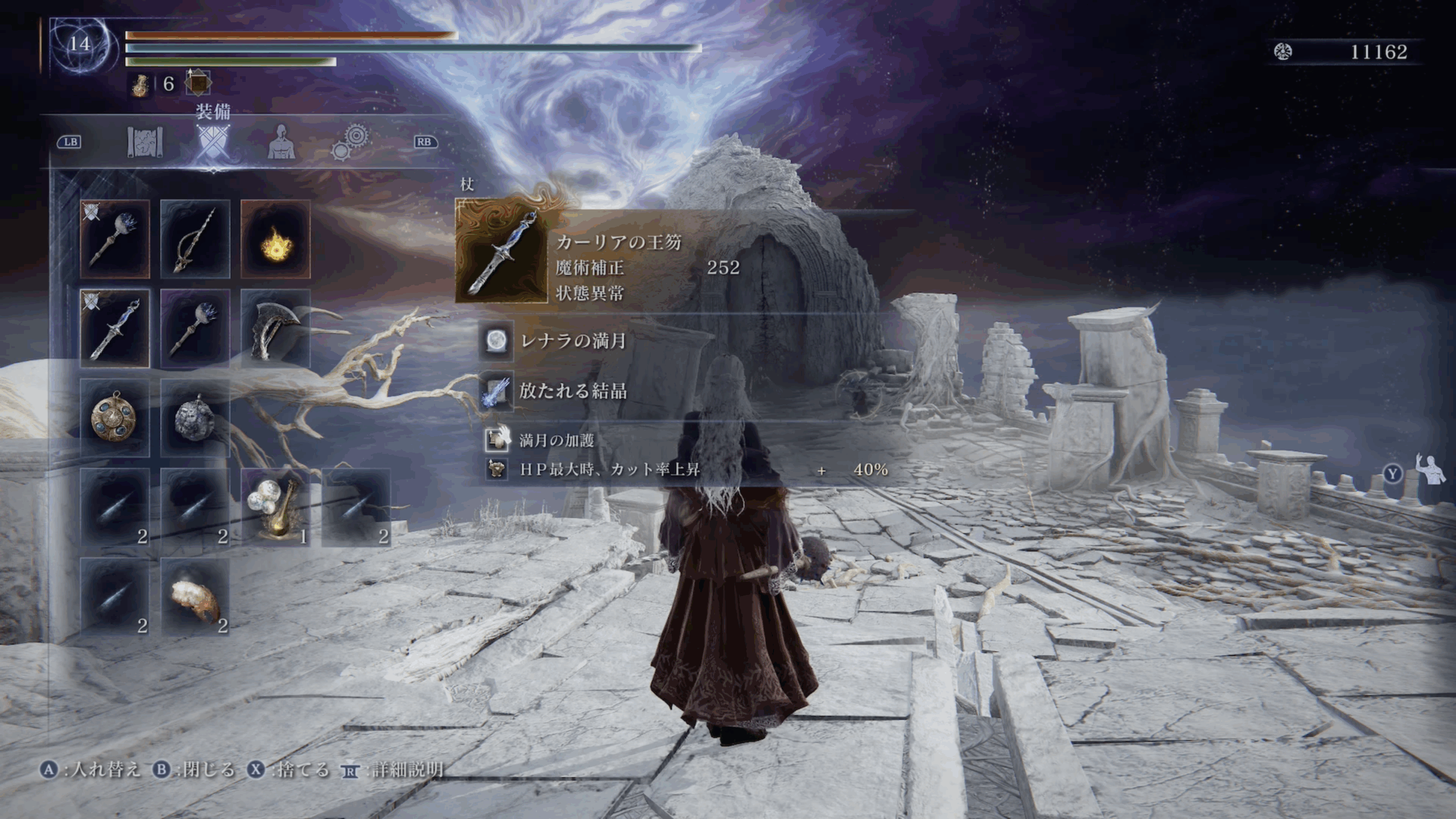Choose the gray stone talisman slot

pyautogui.click(x=195, y=418)
